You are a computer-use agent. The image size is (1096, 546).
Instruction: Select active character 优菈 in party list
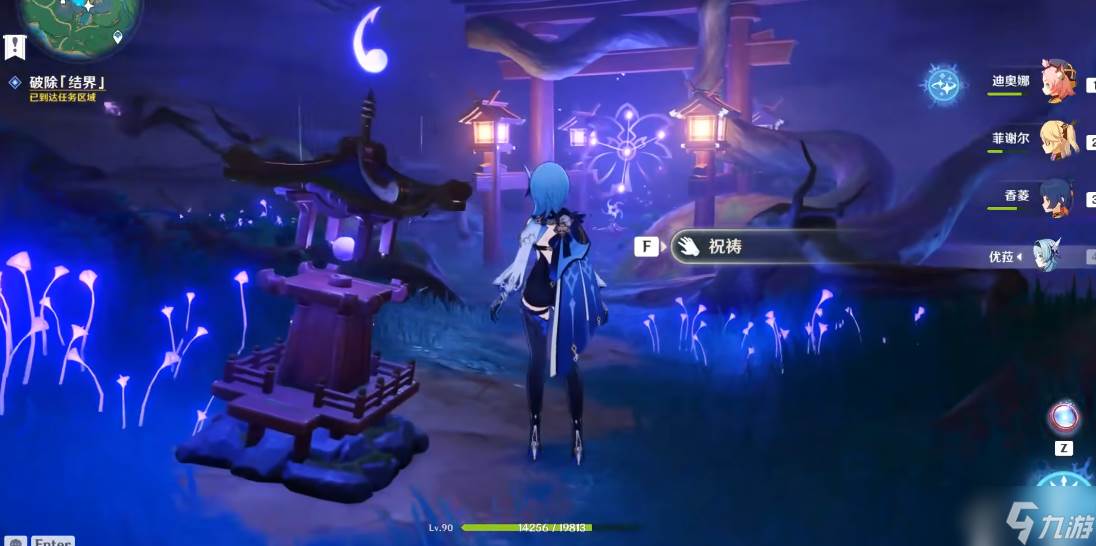coord(1049,256)
